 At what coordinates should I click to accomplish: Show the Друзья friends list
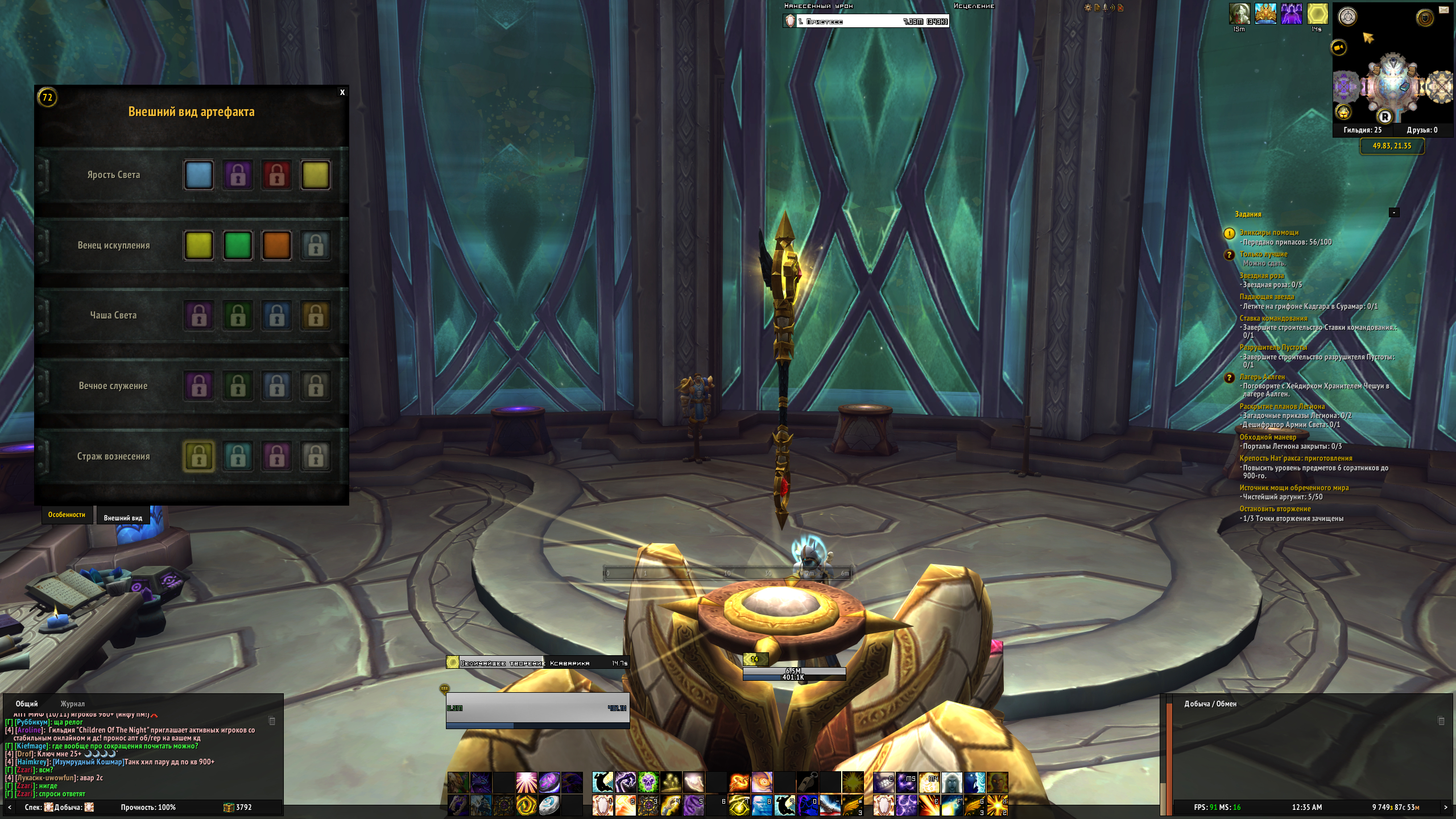pos(1422,130)
